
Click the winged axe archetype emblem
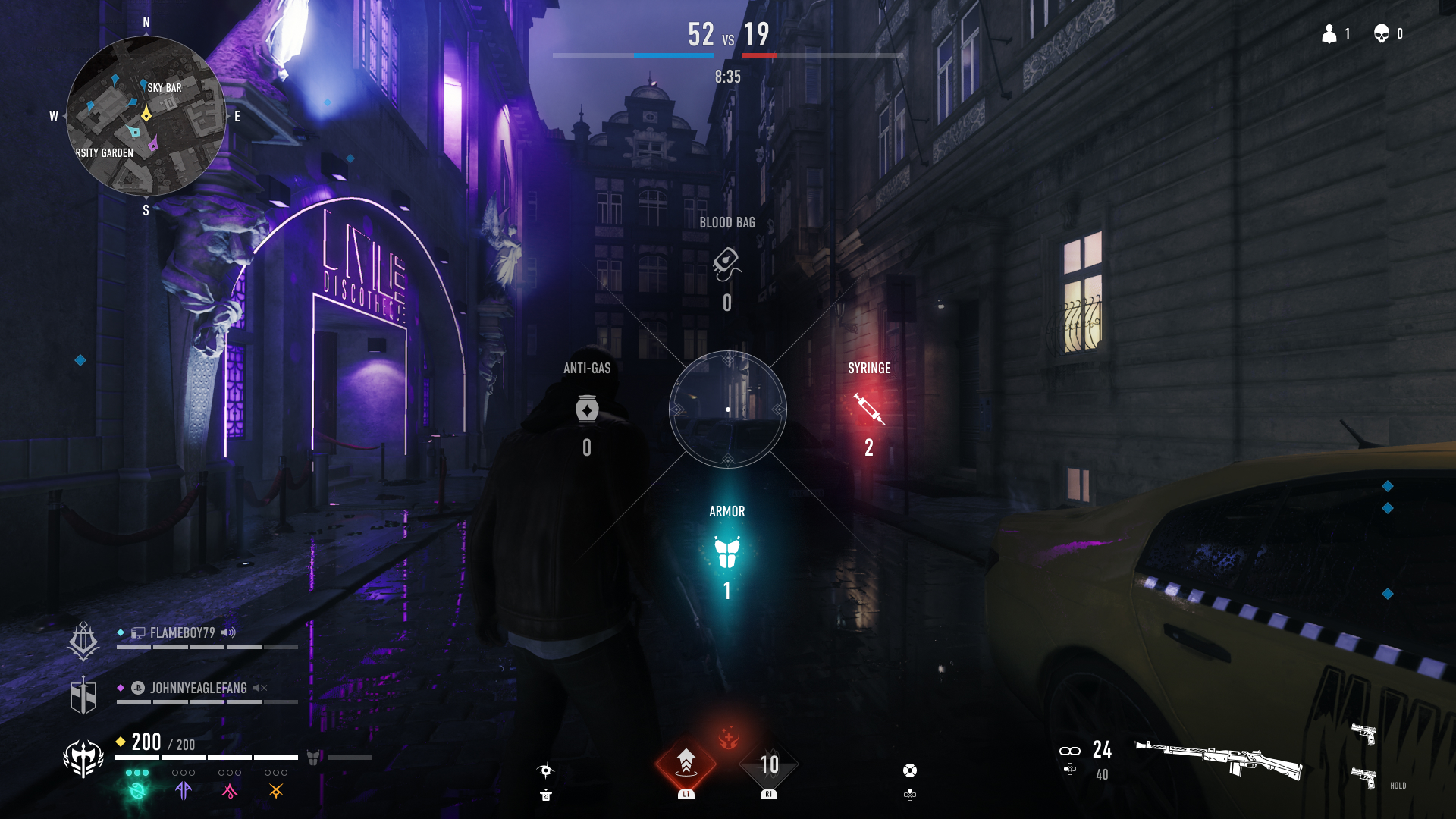click(83, 758)
